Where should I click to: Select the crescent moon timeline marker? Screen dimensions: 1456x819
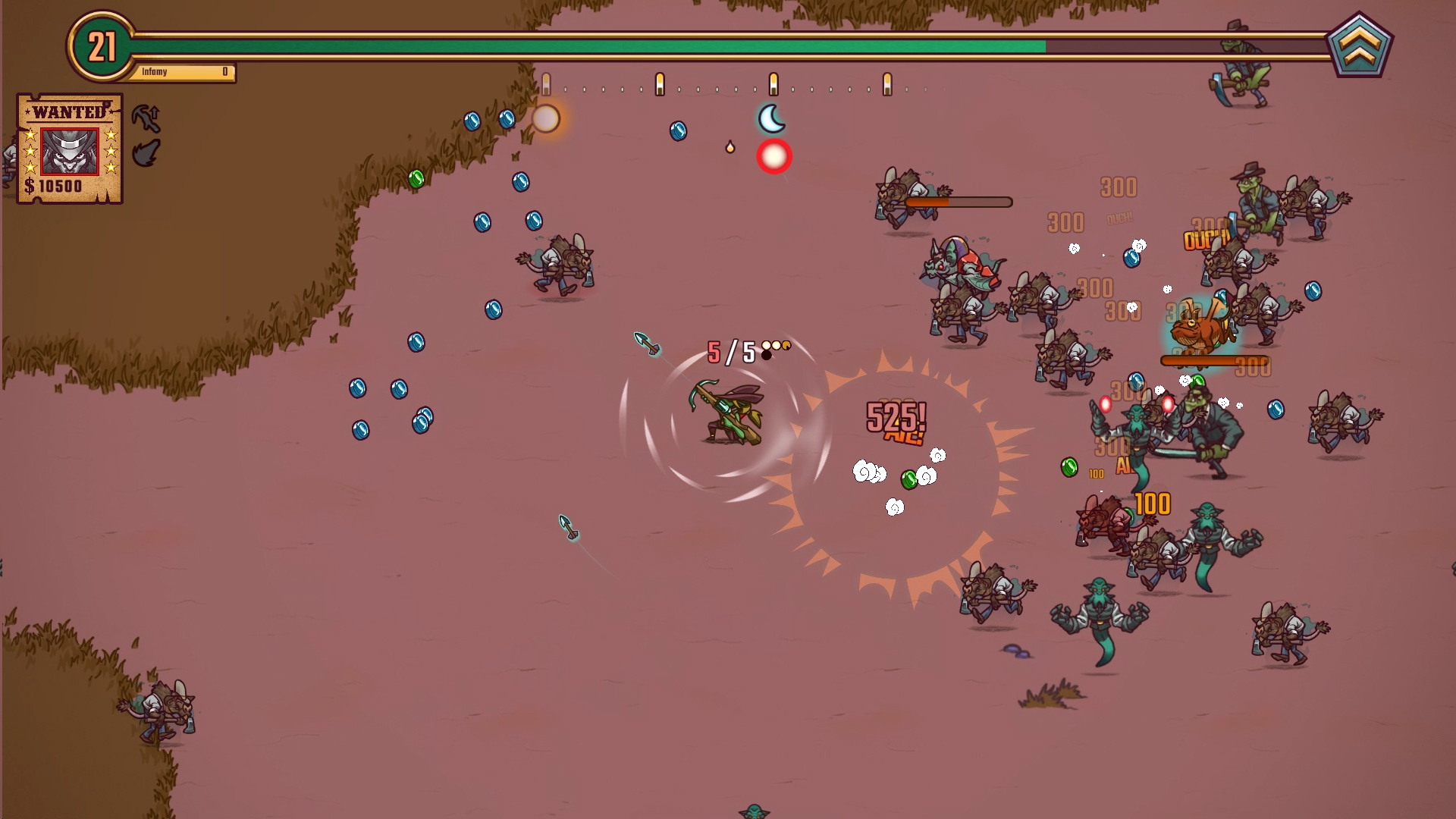[771, 119]
